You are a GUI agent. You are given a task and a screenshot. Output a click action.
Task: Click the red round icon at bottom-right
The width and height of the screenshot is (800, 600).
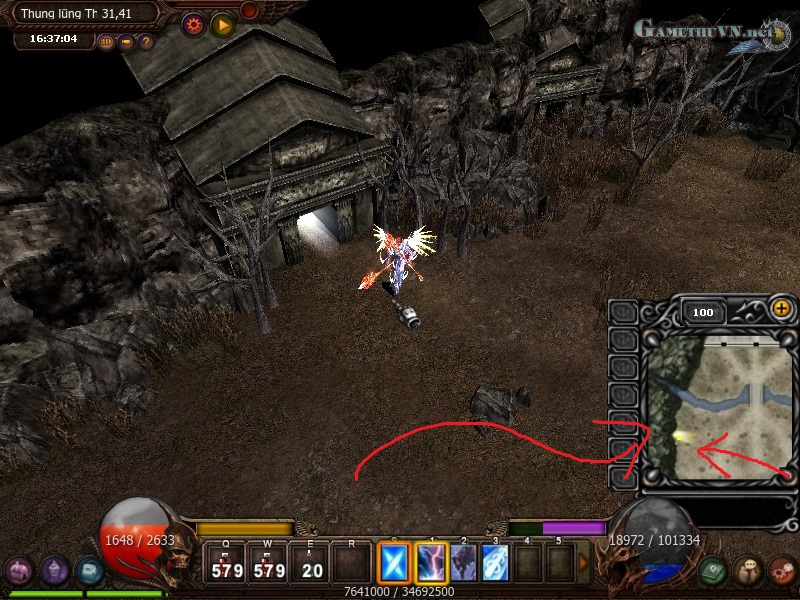781,569
